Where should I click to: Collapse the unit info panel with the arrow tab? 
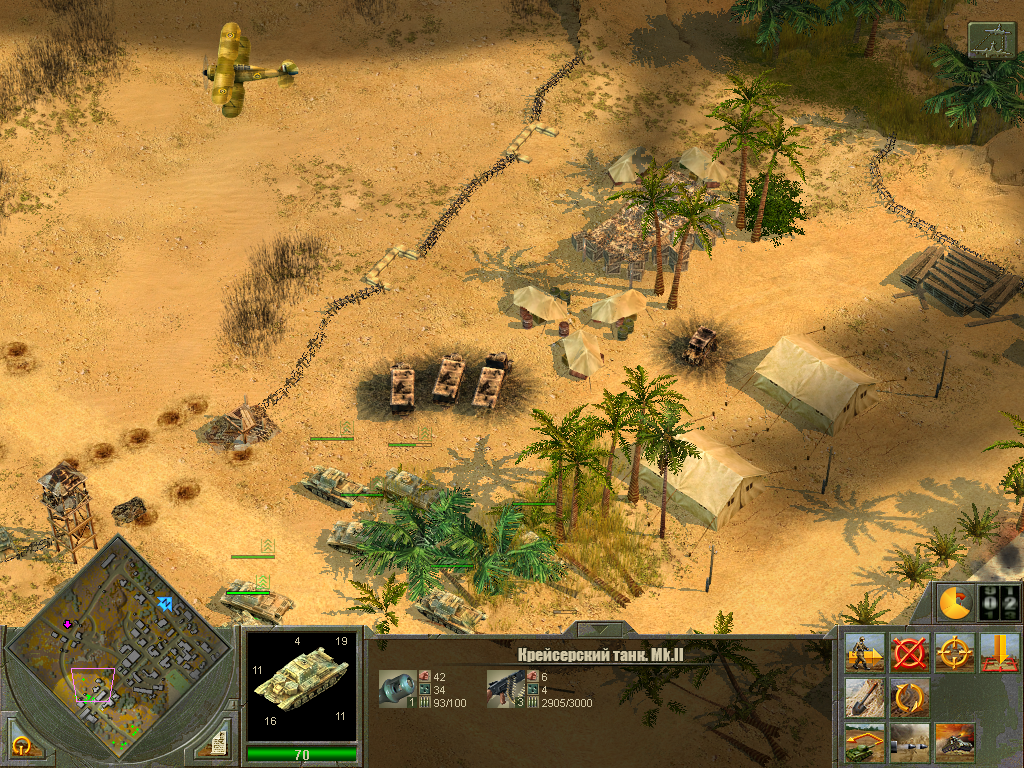tap(599, 630)
